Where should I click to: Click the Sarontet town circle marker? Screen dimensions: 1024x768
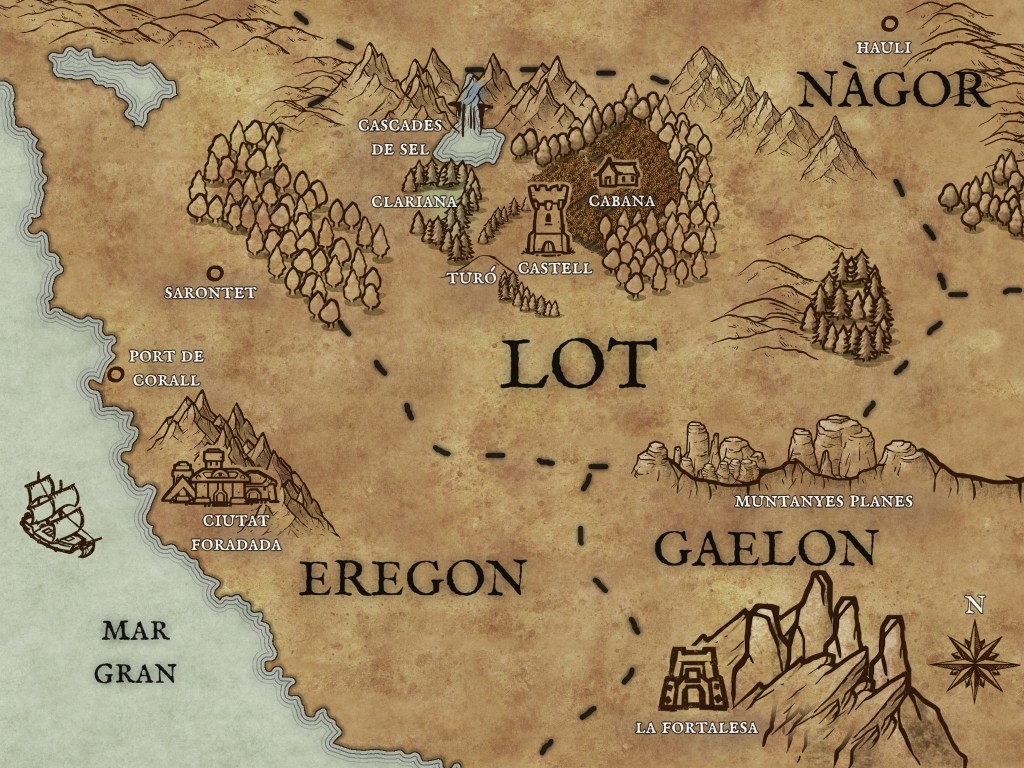coord(213,272)
